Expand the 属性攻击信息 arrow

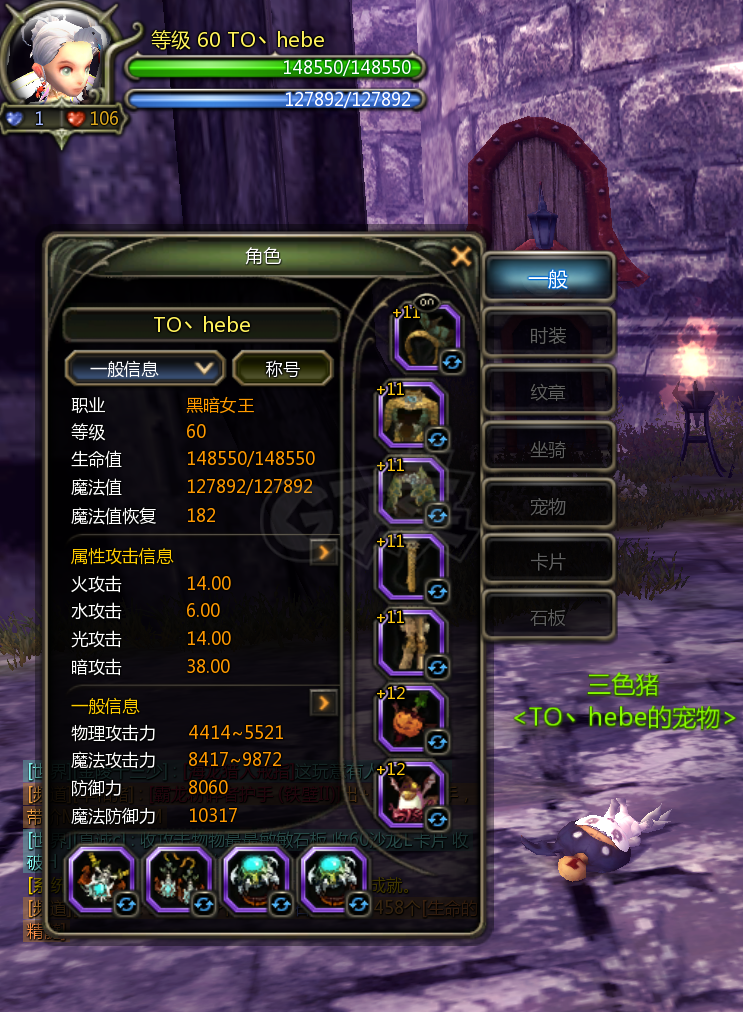(x=323, y=551)
